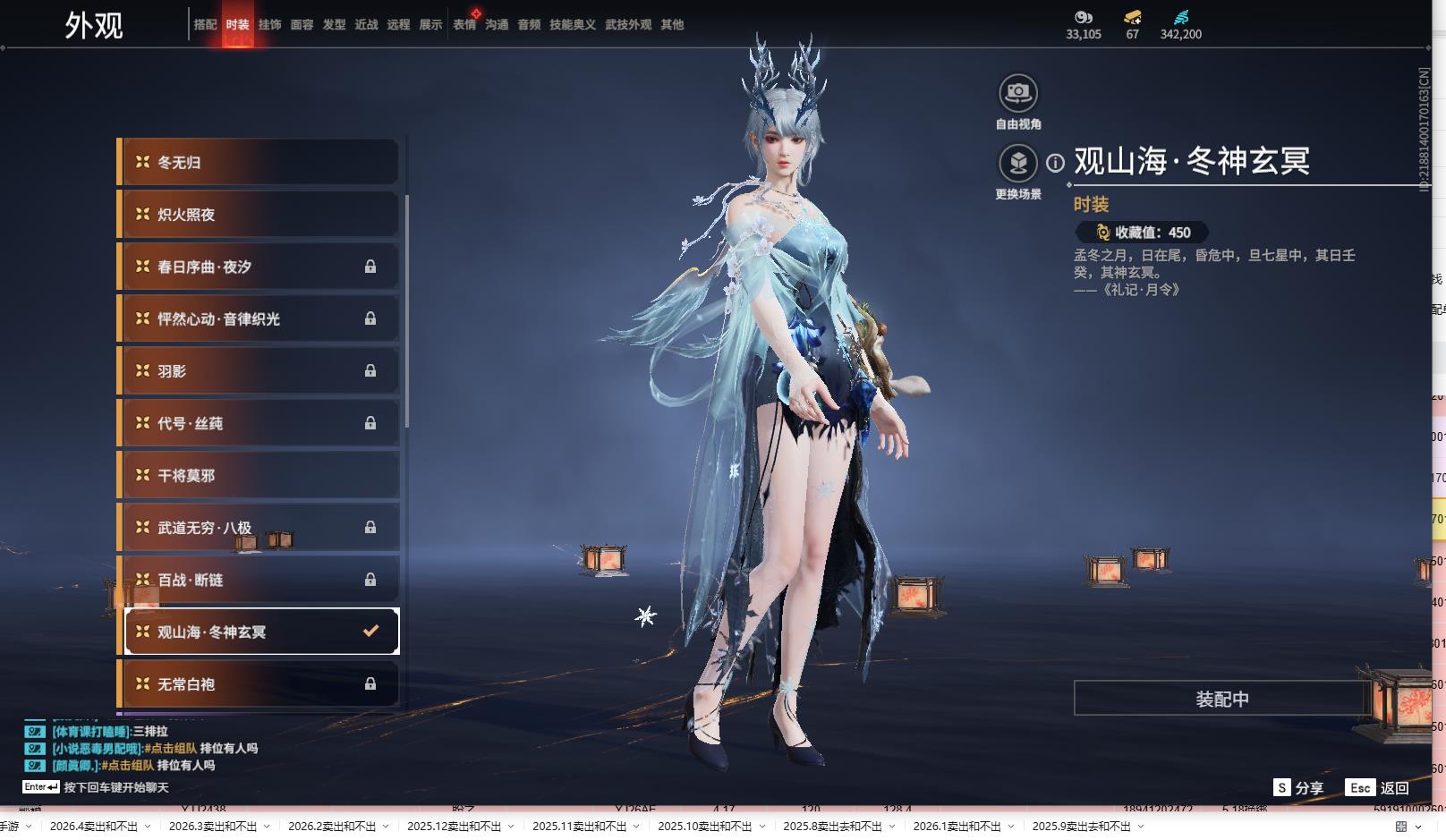The width and height of the screenshot is (1446, 840).
Task: Go to the 技能奥义 tab
Action: click(572, 25)
